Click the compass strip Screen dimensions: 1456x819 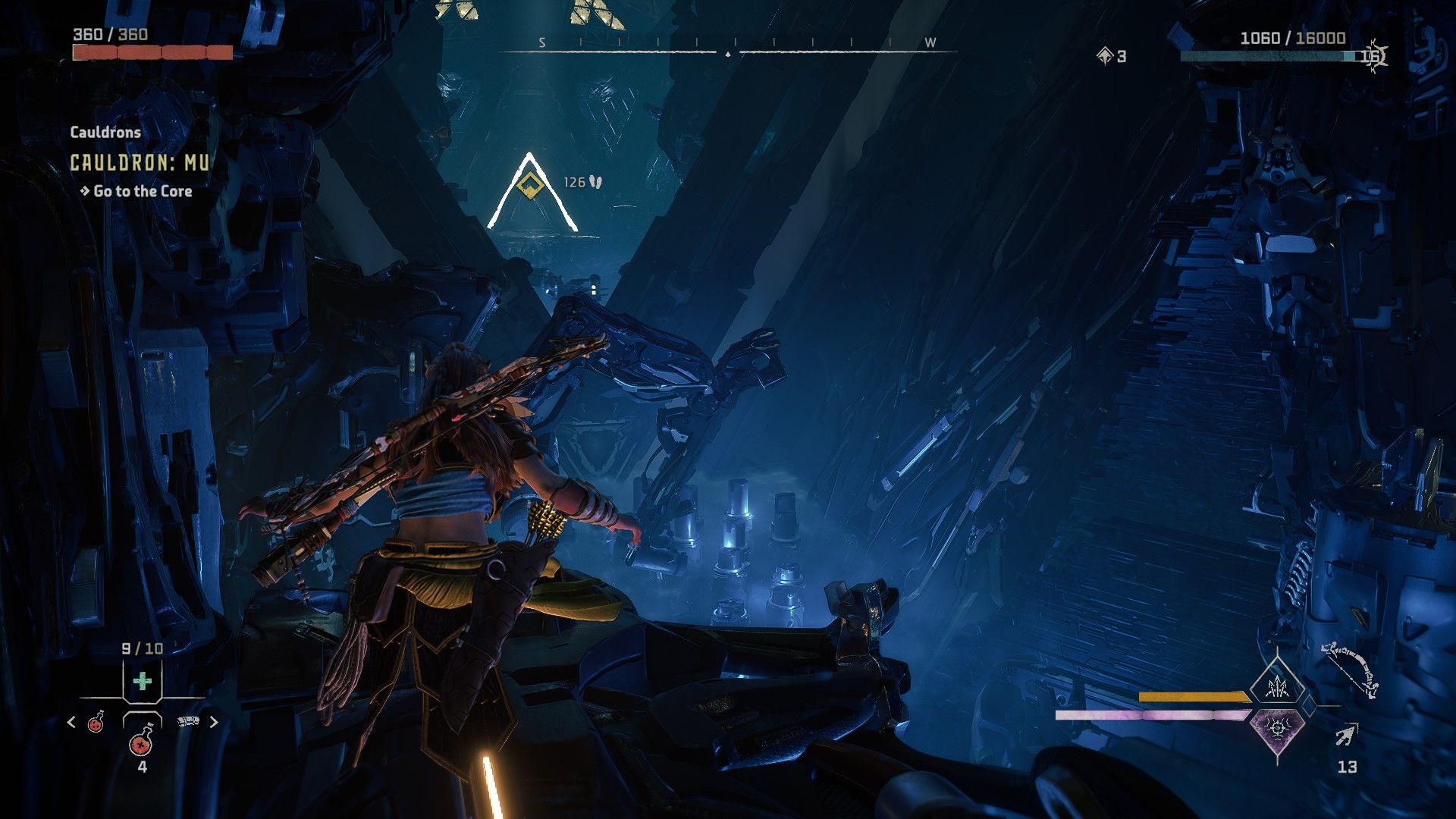point(728,45)
